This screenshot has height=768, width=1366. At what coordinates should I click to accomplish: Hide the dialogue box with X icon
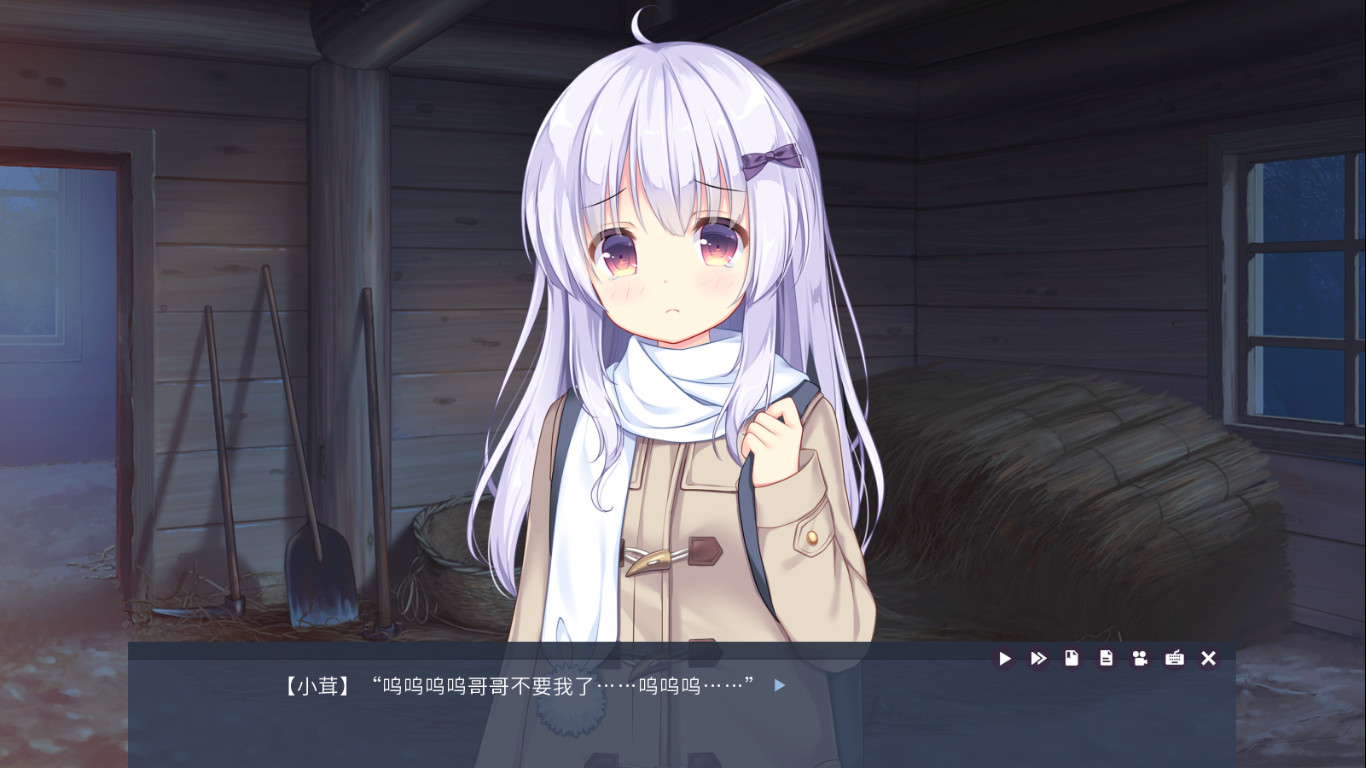pos(1208,658)
